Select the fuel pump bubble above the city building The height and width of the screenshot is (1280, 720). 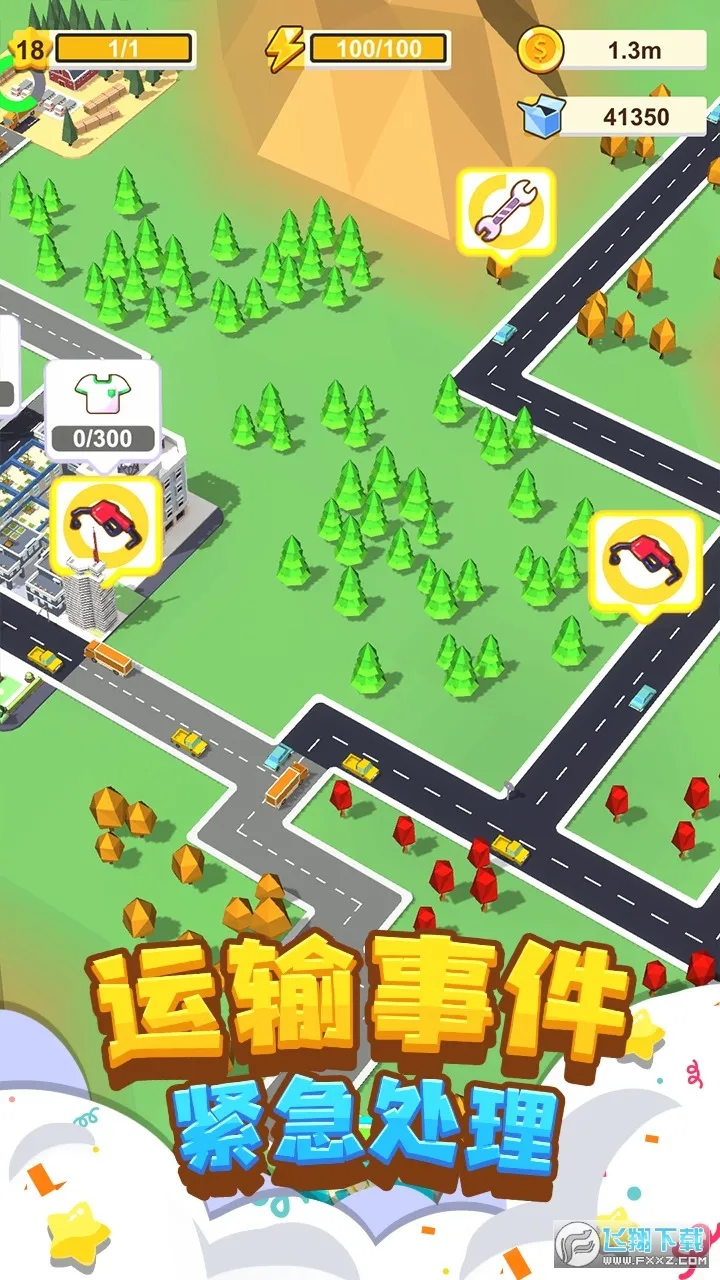[x=104, y=523]
